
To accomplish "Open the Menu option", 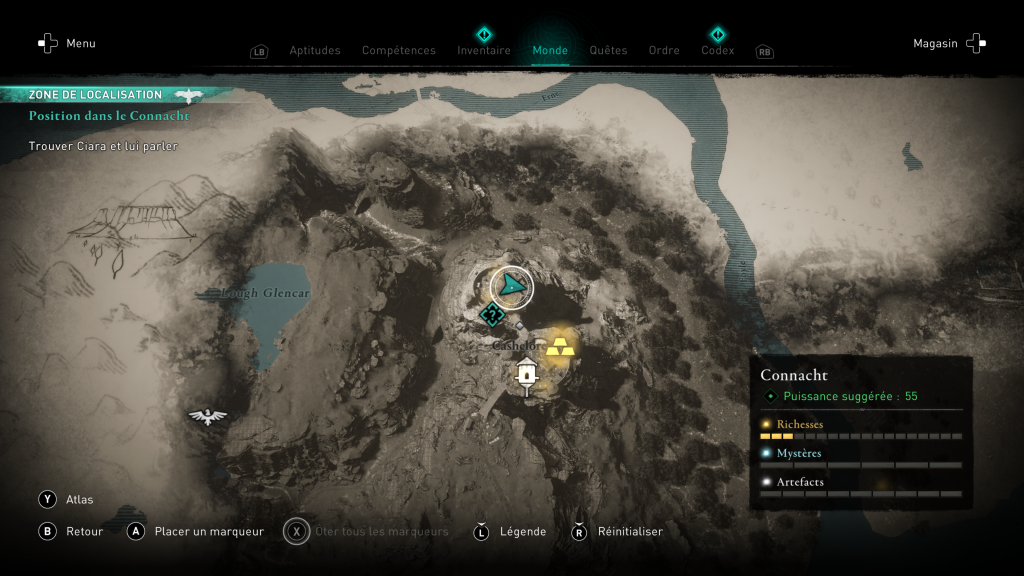I will pyautogui.click(x=66, y=43).
